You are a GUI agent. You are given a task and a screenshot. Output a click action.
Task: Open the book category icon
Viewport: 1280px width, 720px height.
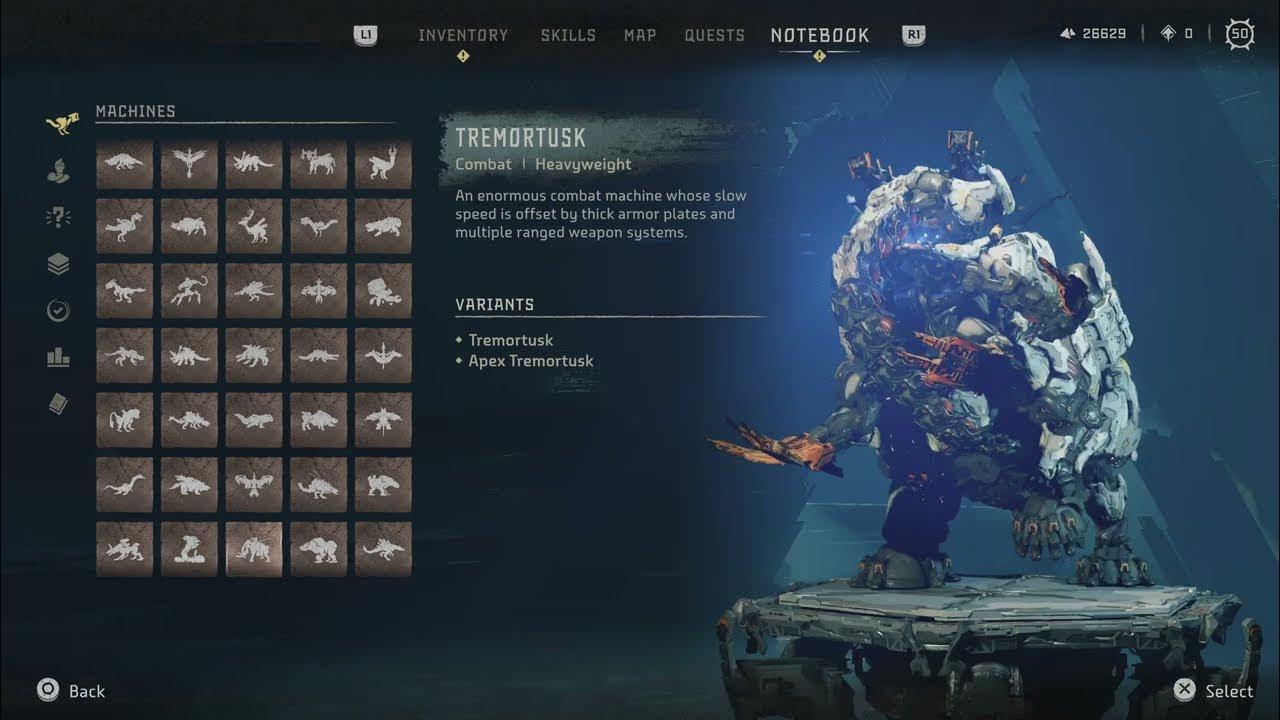pyautogui.click(x=59, y=404)
